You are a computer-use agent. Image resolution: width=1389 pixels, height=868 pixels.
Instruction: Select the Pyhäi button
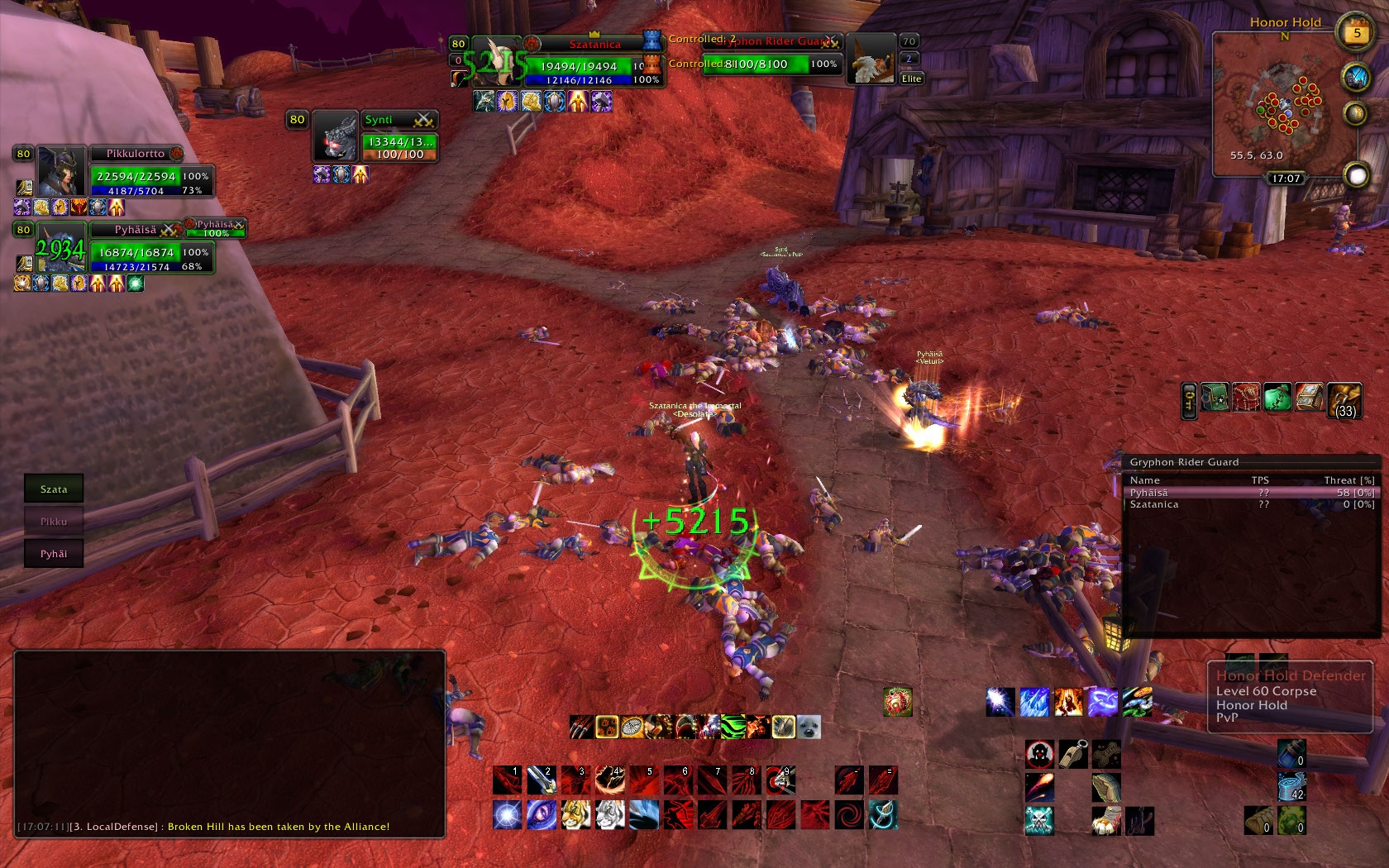point(54,554)
